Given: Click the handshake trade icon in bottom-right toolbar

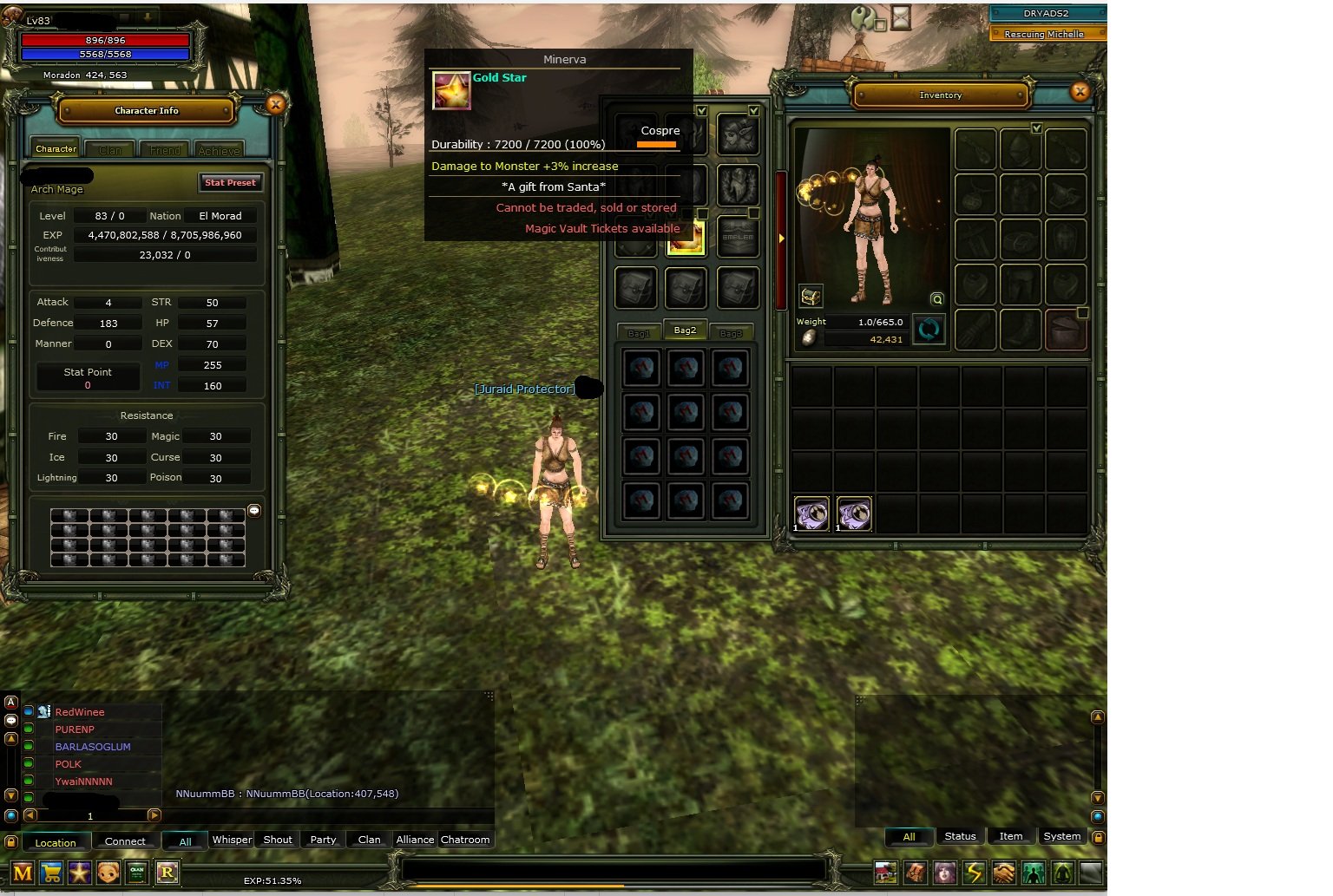Looking at the screenshot, I should (1003, 873).
